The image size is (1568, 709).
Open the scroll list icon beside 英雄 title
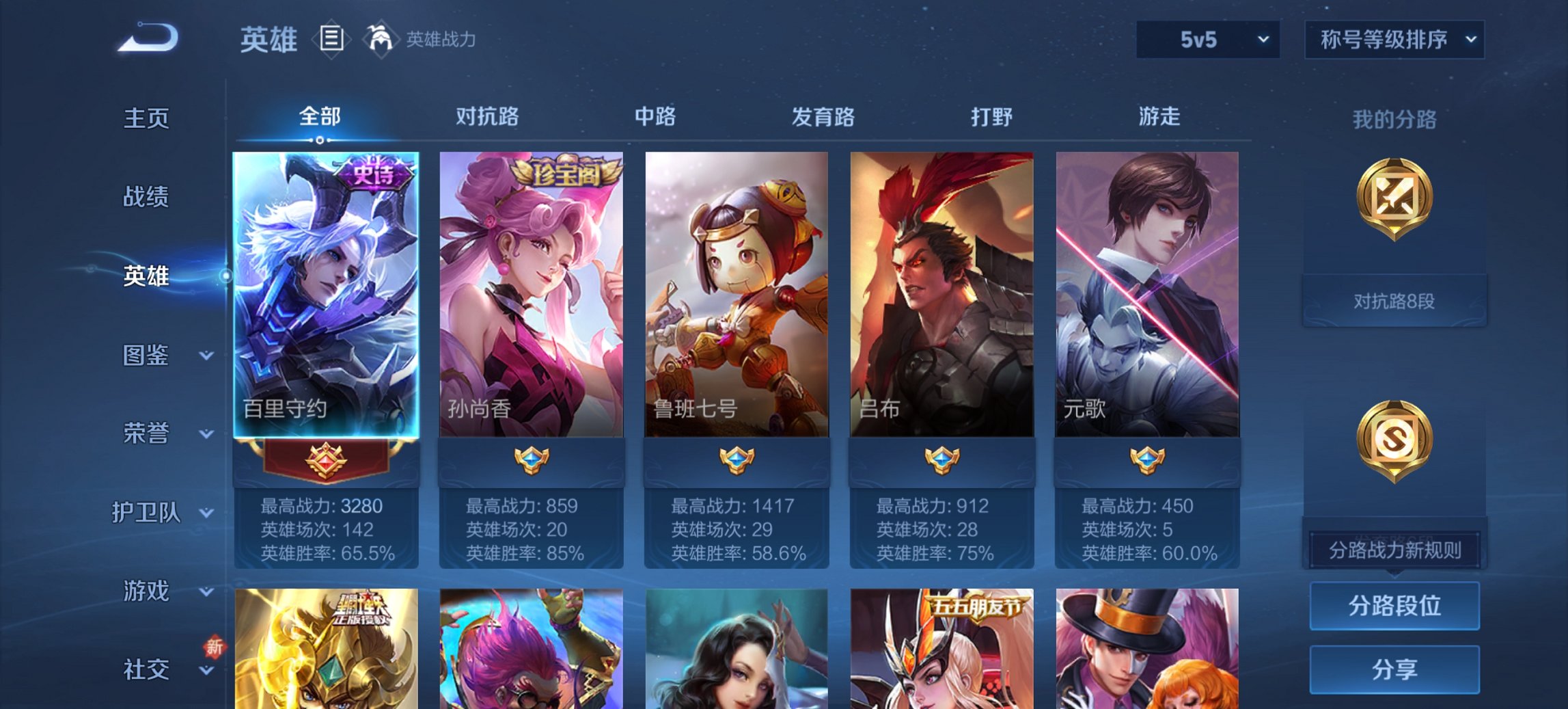(x=332, y=40)
